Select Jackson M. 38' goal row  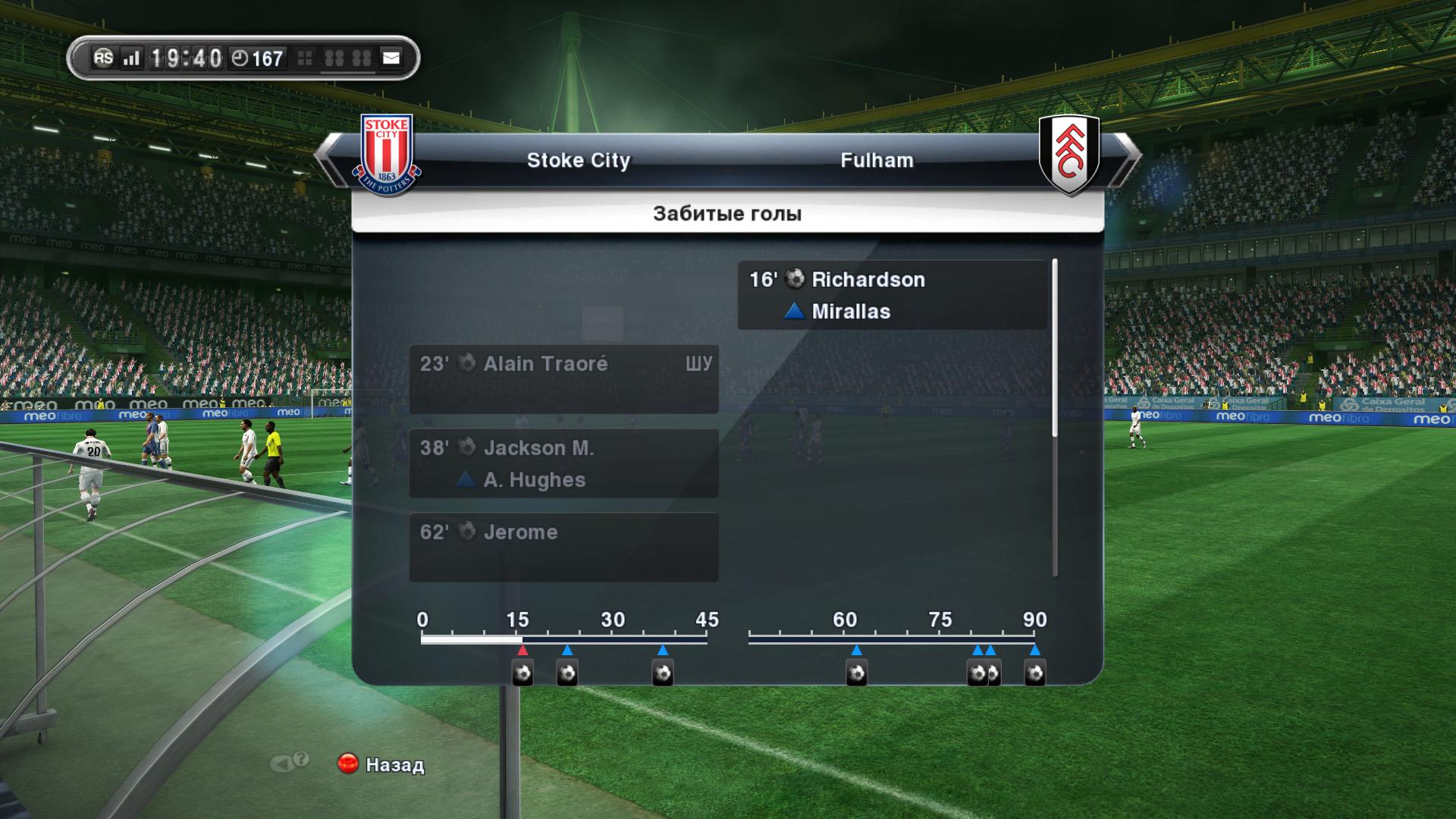[x=563, y=463]
